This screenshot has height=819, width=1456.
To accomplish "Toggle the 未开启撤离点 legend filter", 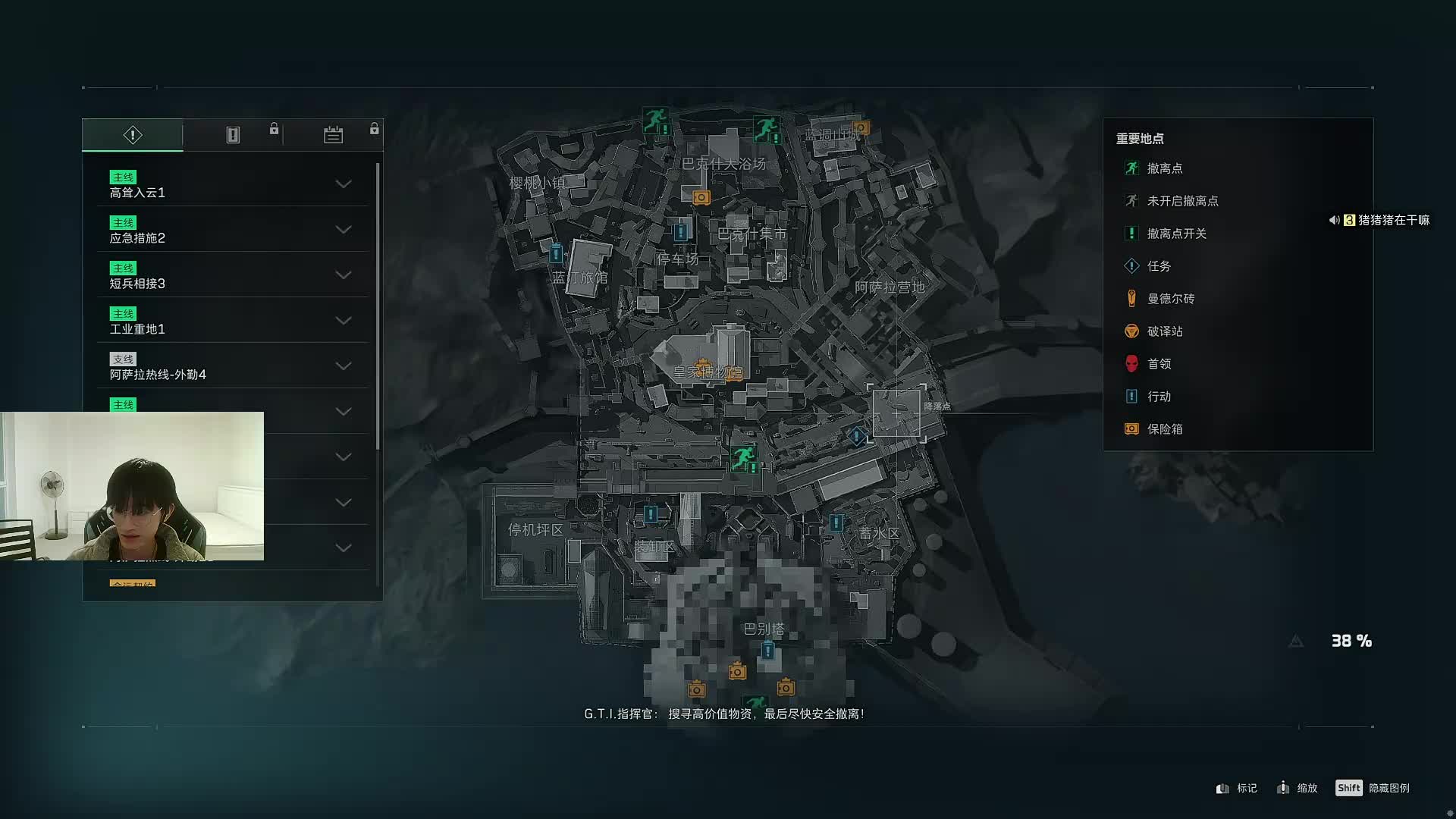I will tap(1181, 201).
